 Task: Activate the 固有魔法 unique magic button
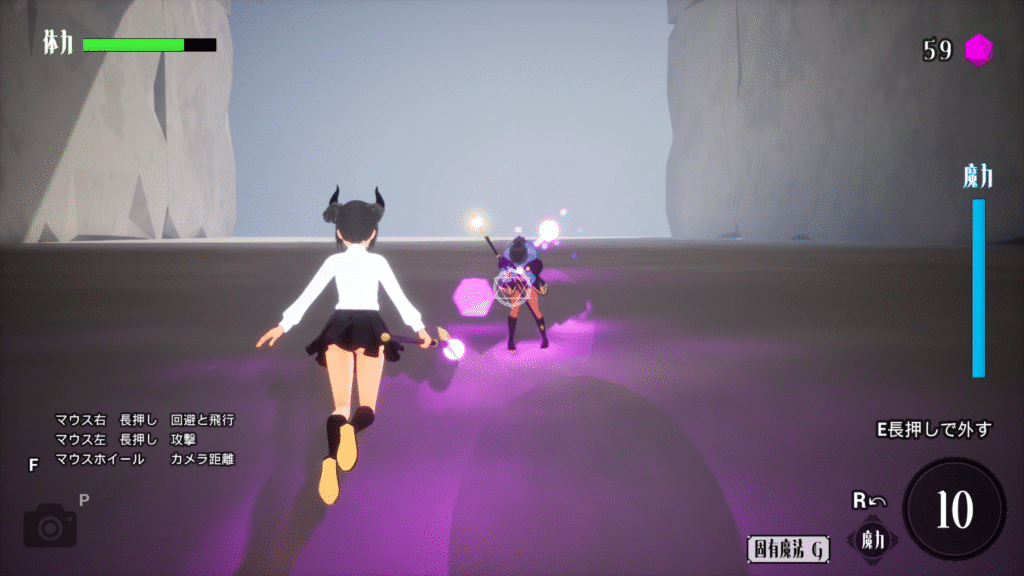[x=789, y=548]
